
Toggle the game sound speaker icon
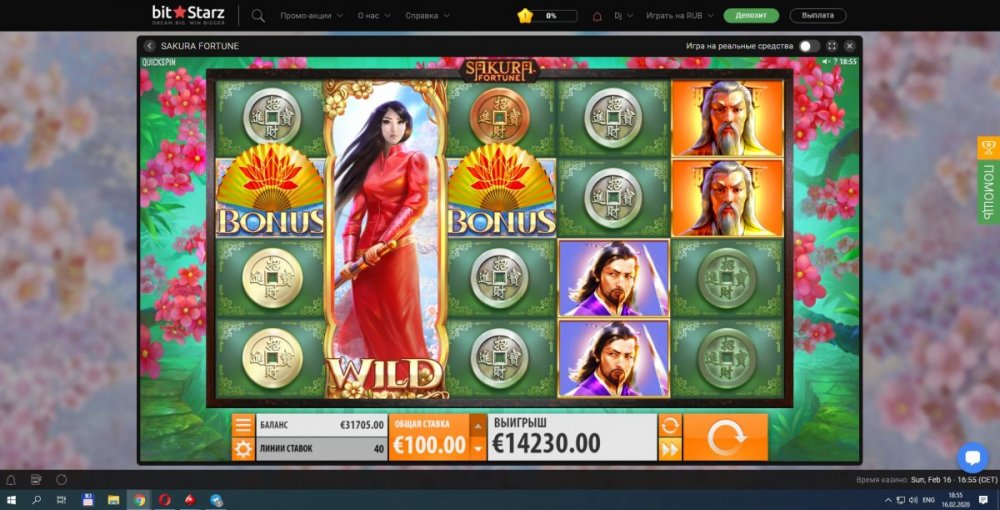coord(826,62)
